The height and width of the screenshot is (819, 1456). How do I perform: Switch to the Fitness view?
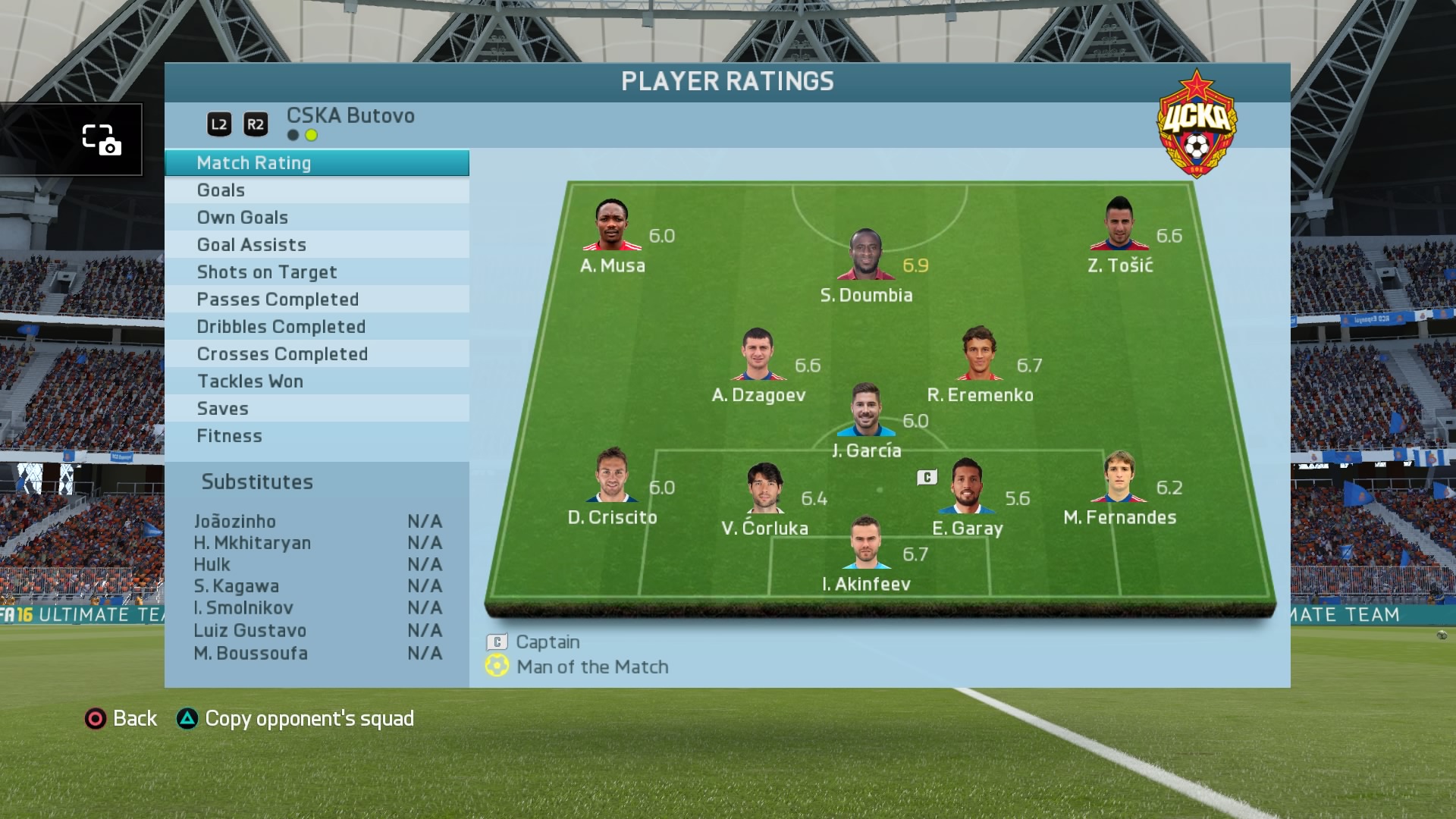click(x=316, y=436)
